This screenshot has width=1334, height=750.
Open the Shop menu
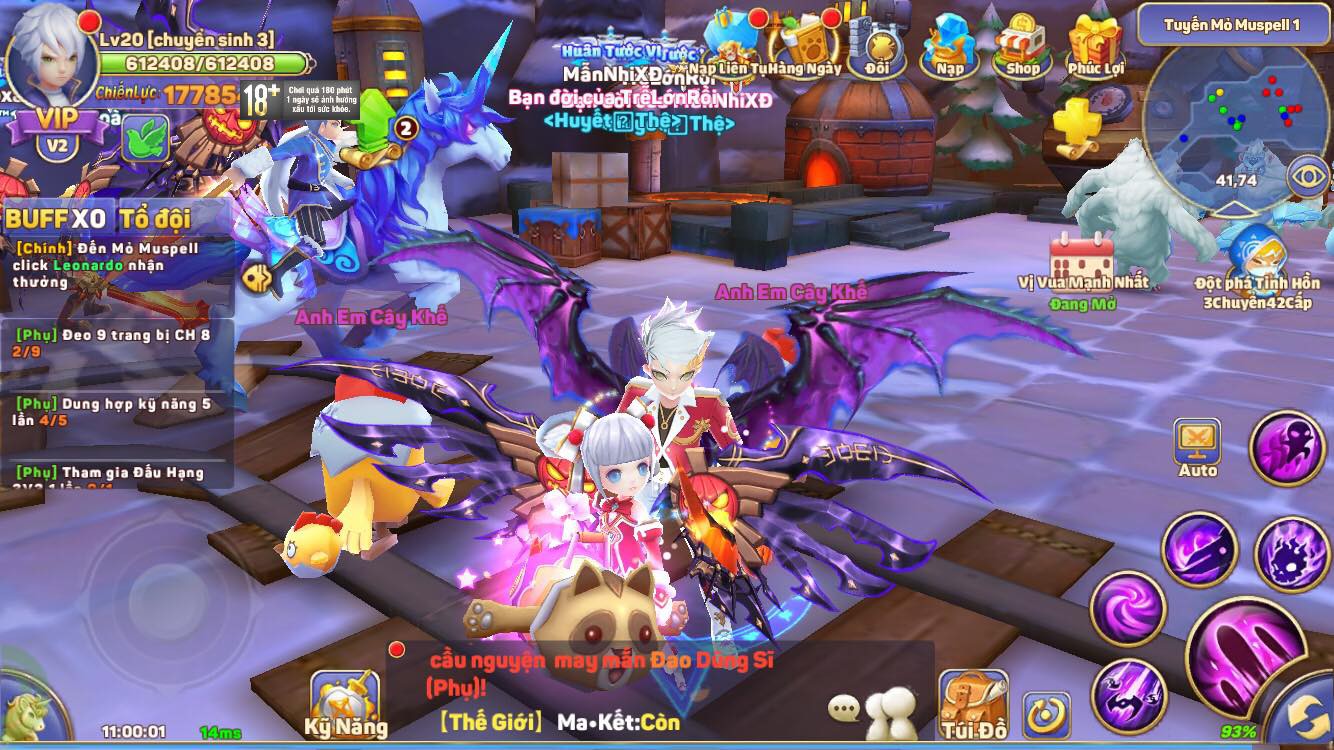(1021, 45)
